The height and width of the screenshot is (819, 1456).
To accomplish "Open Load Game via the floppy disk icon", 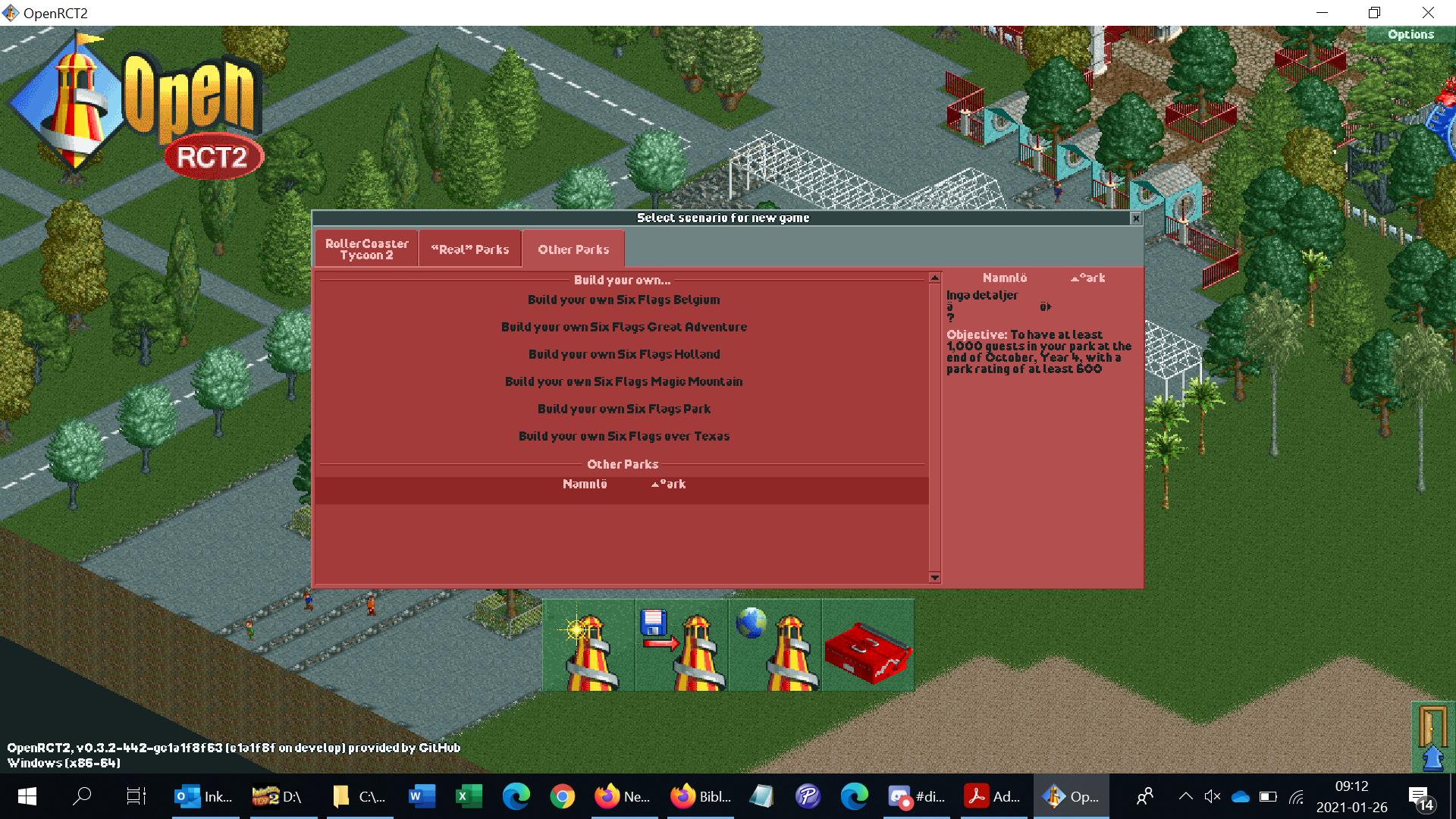I will [x=681, y=645].
